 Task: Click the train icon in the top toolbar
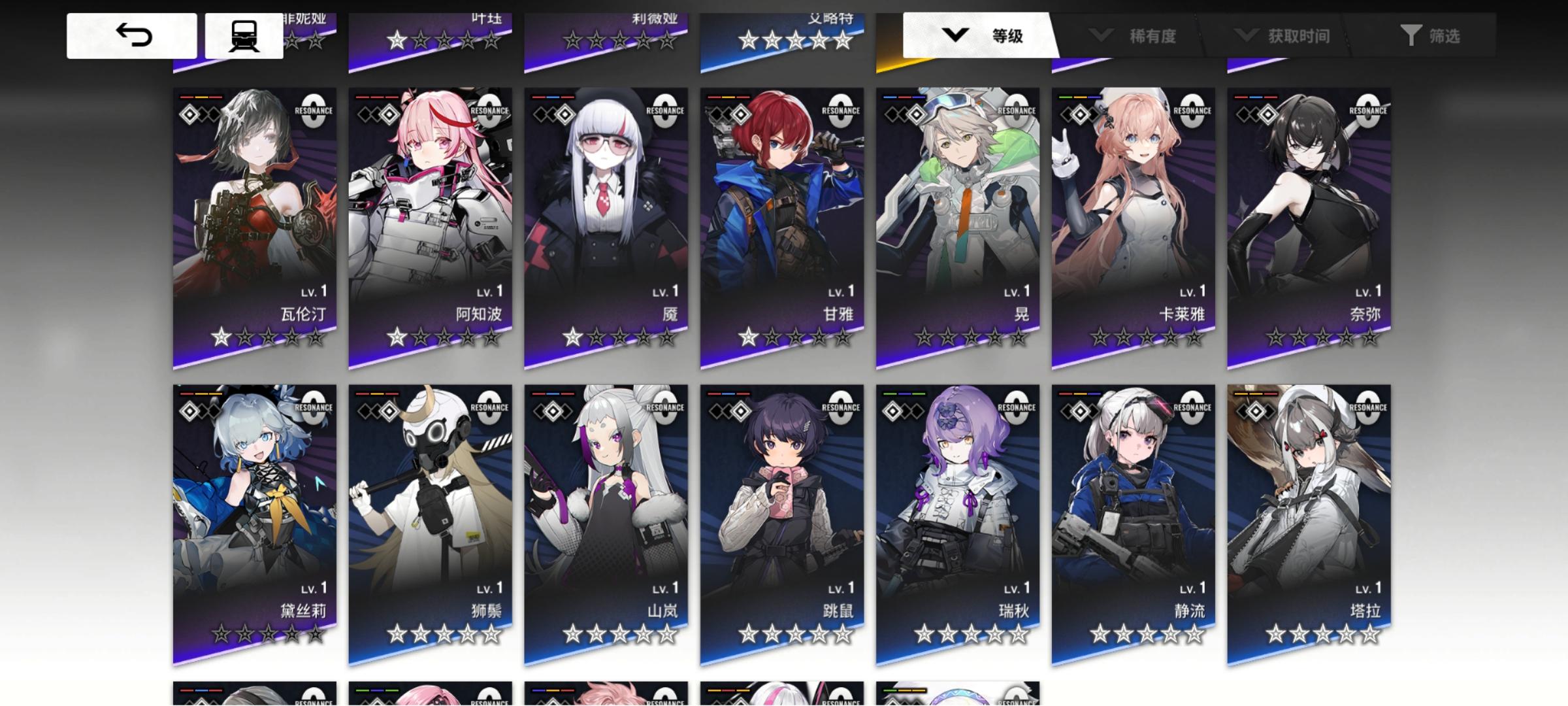pyautogui.click(x=242, y=35)
